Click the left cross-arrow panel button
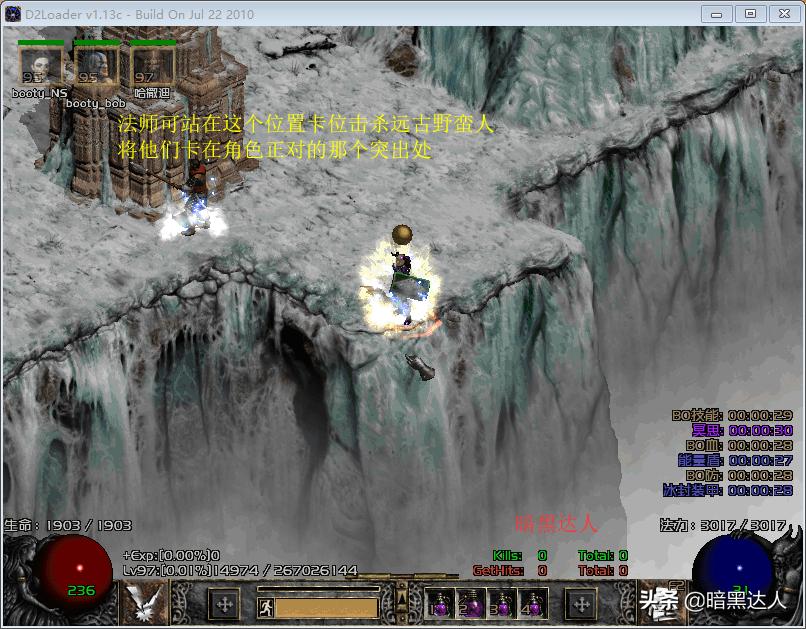The width and height of the screenshot is (806, 629). point(224,604)
